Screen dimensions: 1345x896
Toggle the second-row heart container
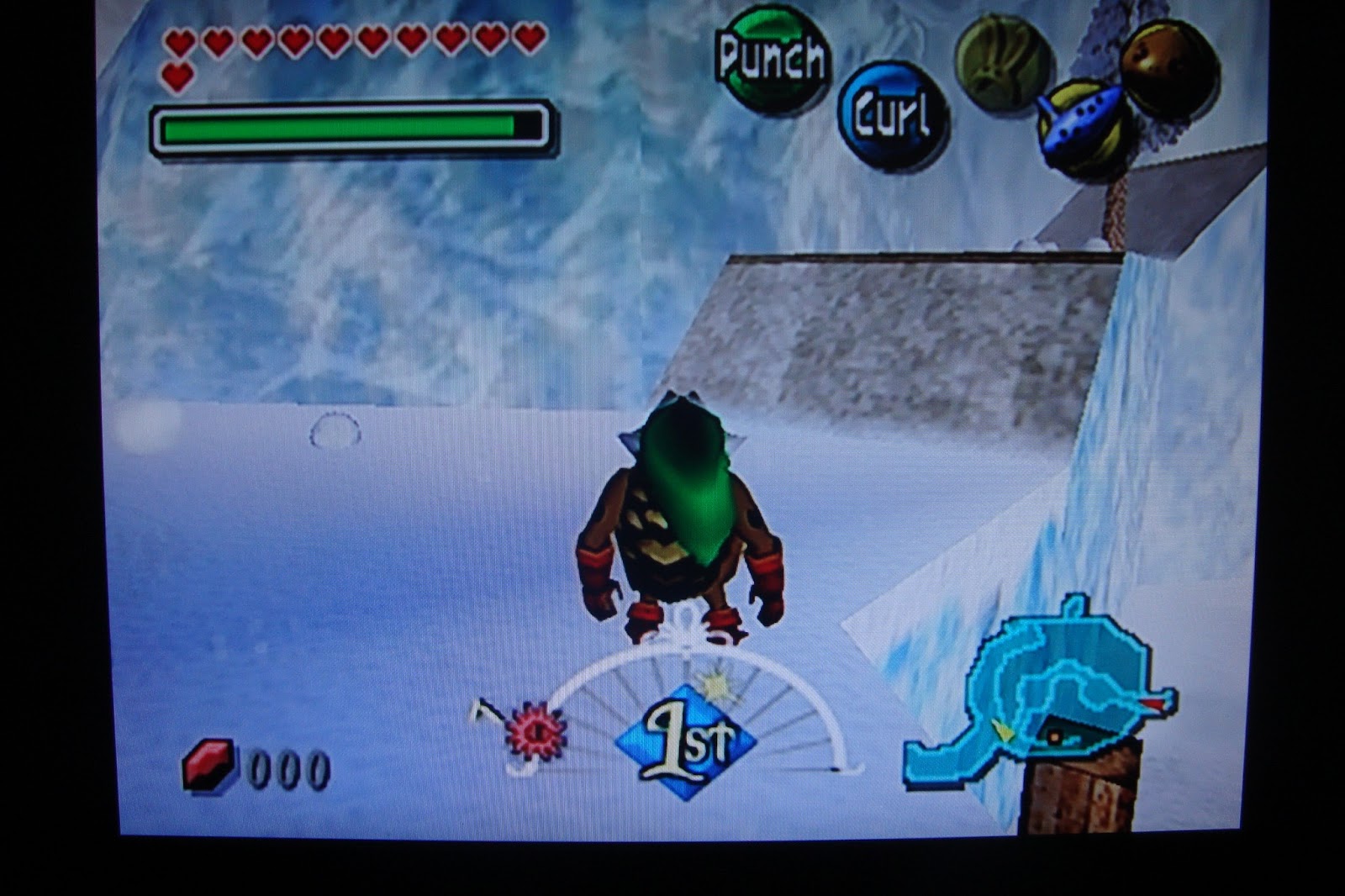coord(177,76)
